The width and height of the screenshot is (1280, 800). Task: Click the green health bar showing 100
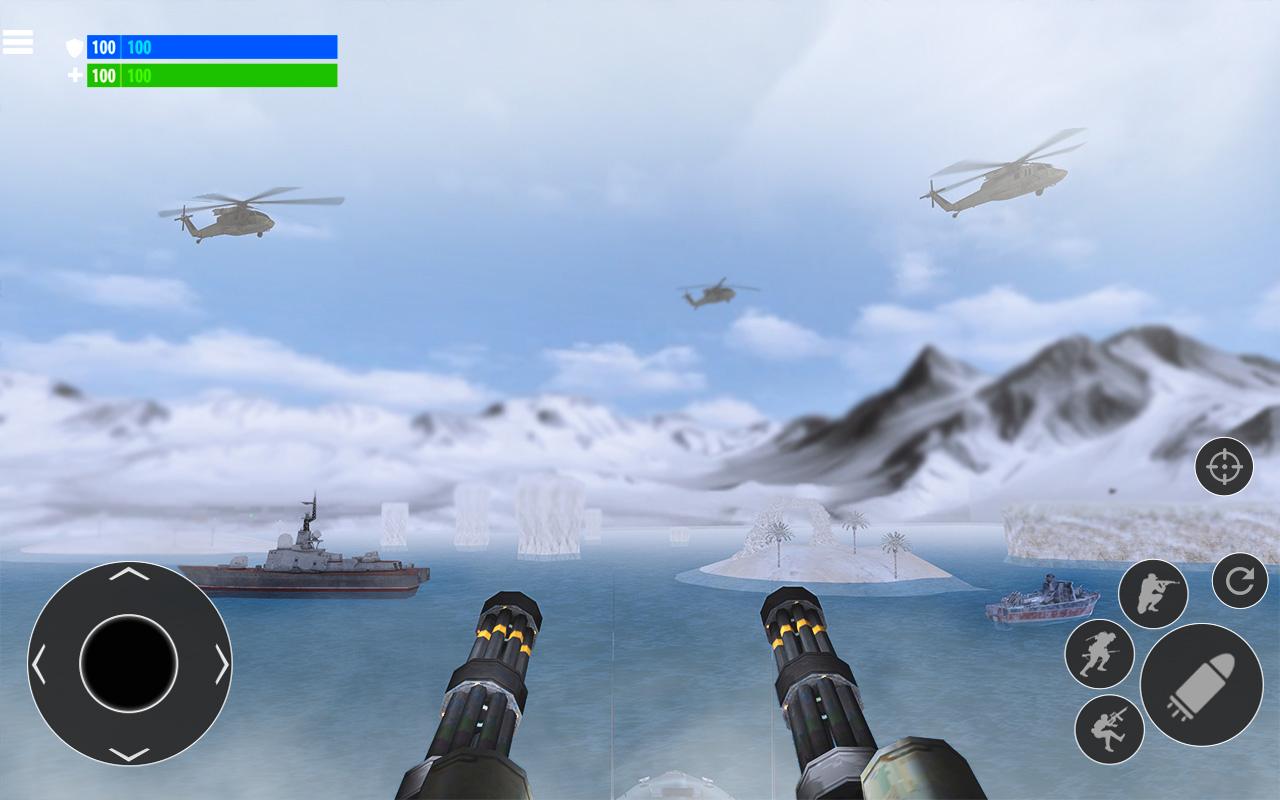click(230, 75)
